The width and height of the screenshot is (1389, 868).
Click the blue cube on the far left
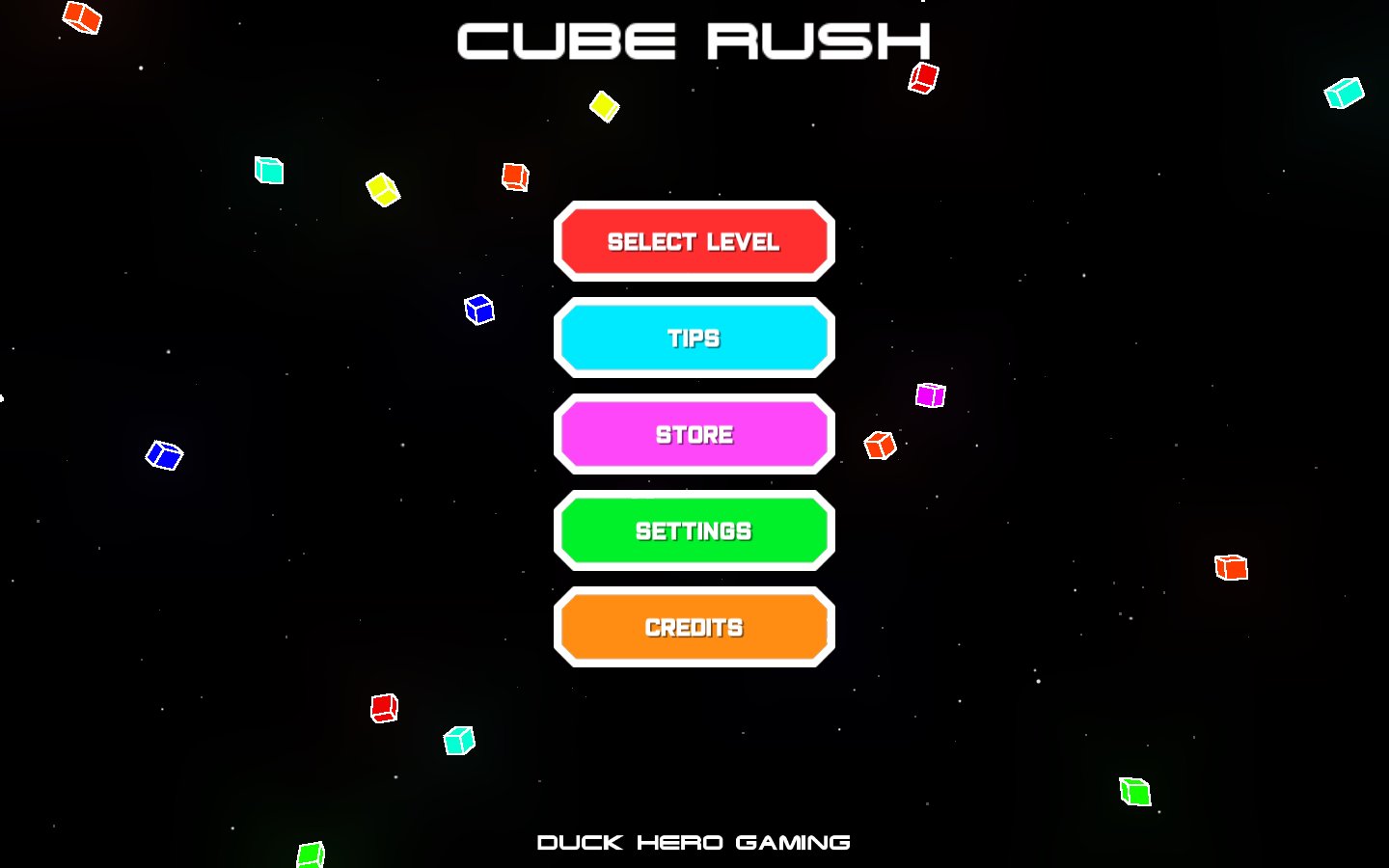164,453
